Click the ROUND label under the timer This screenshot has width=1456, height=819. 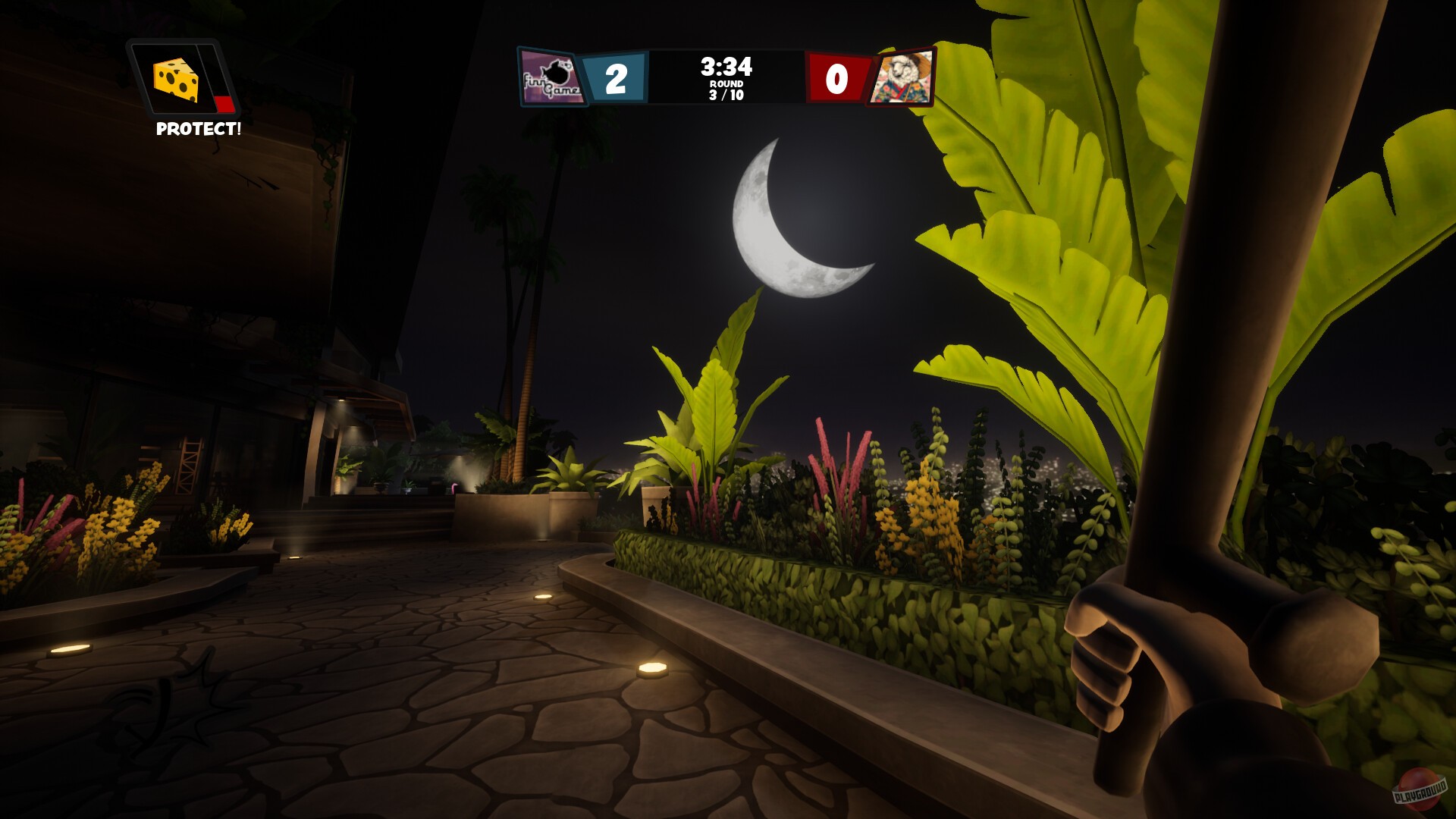coord(726,85)
